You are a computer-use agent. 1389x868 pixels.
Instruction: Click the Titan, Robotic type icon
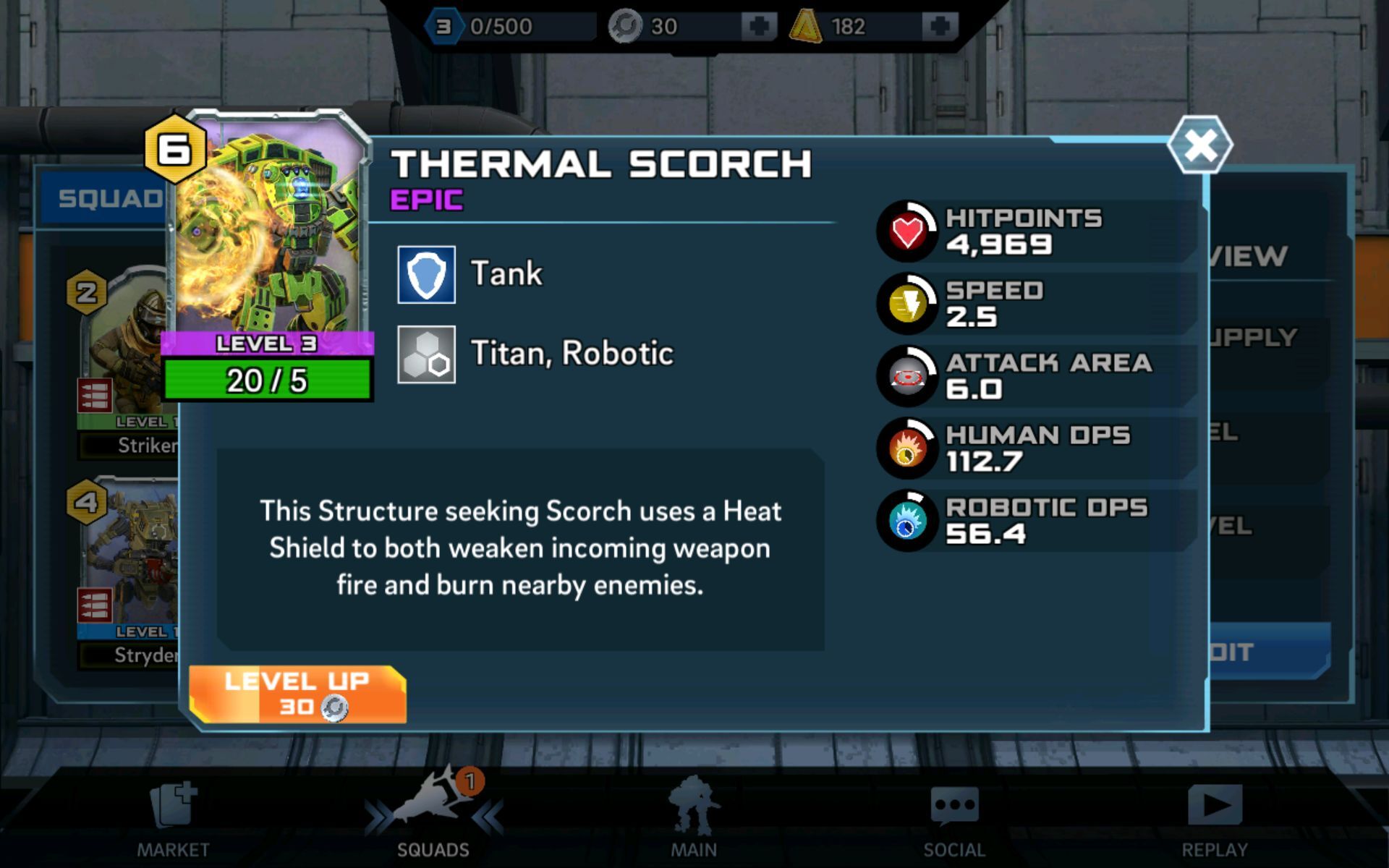(427, 354)
